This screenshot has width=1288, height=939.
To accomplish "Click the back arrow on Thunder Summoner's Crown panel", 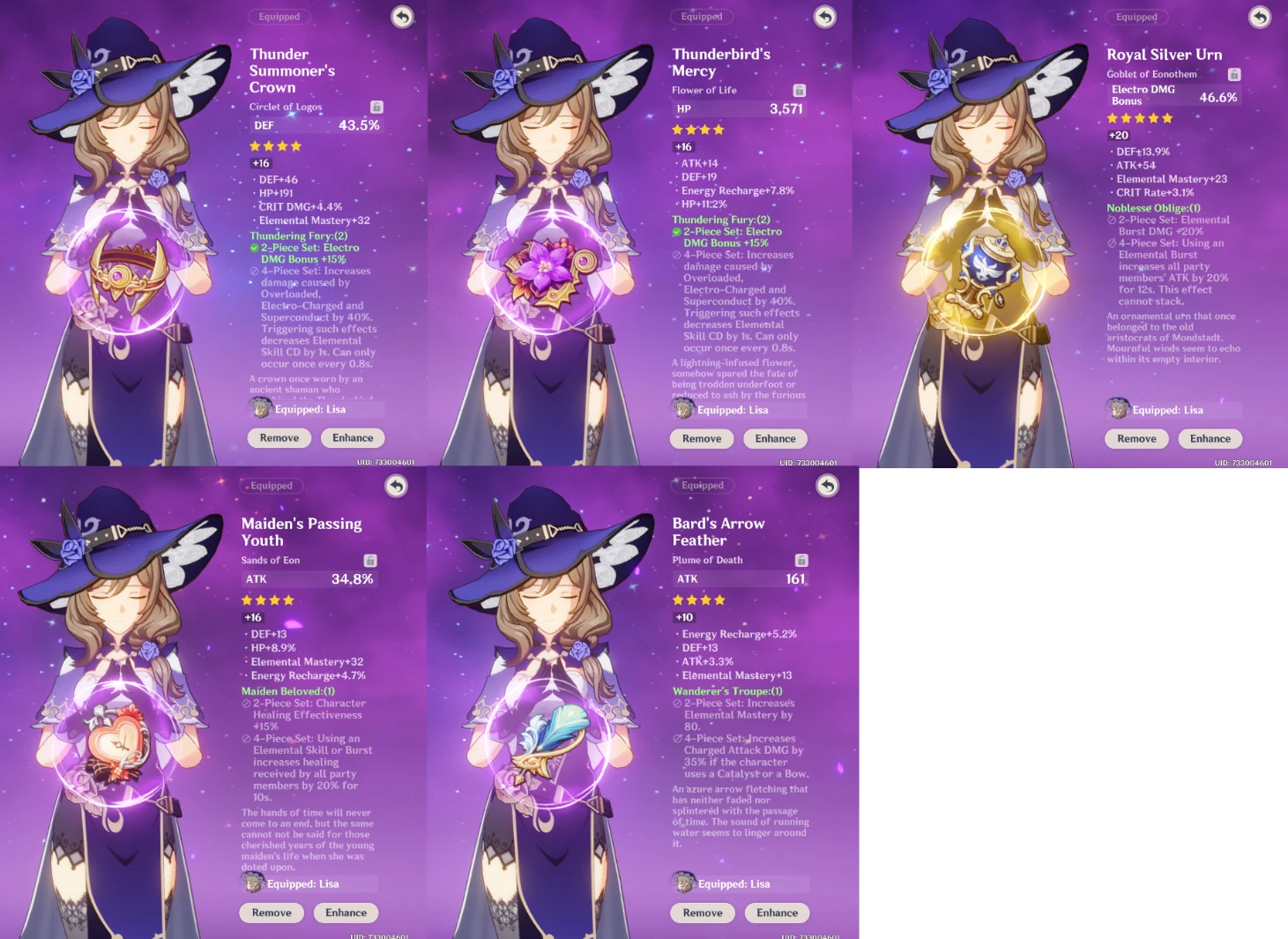I will [x=402, y=16].
